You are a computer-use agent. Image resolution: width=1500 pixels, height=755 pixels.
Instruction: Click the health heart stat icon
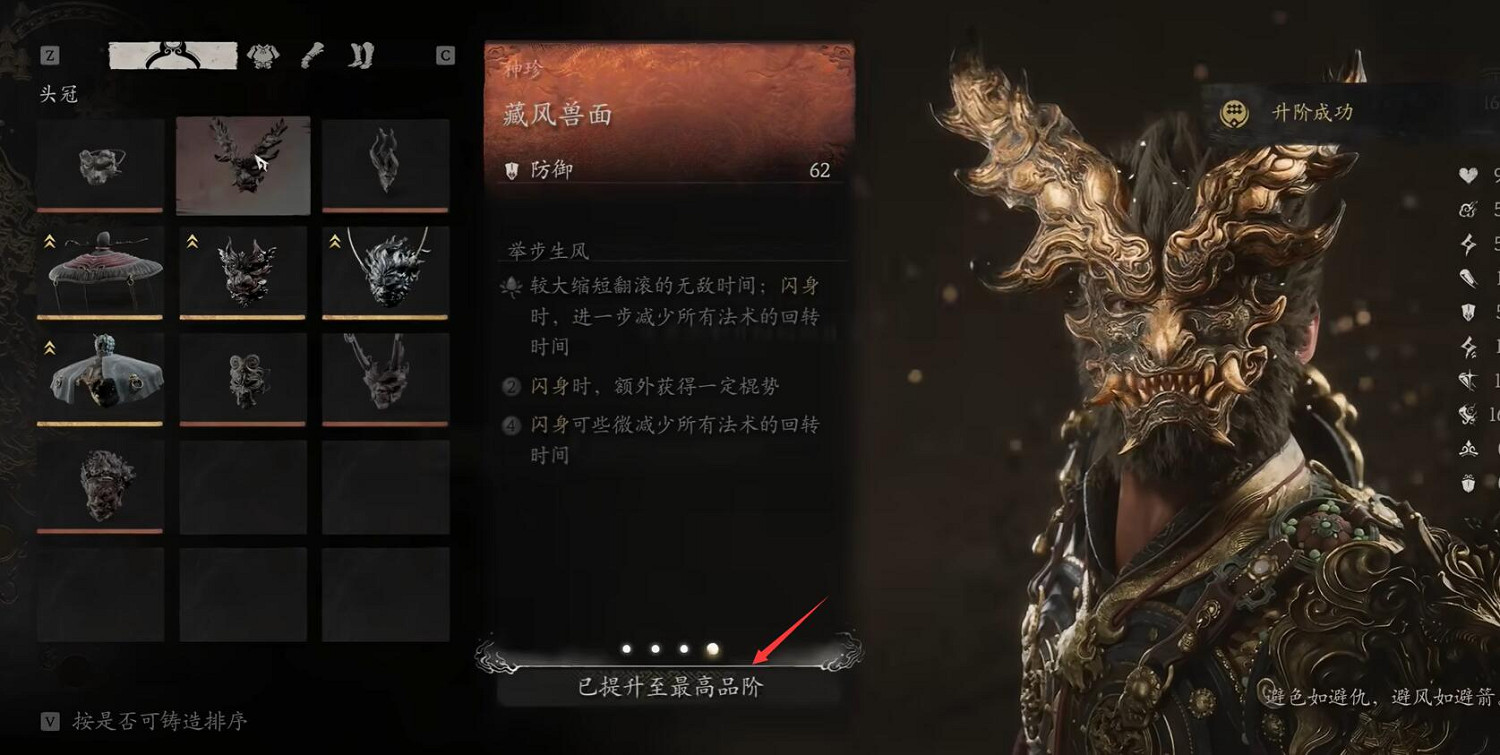coord(1466,176)
